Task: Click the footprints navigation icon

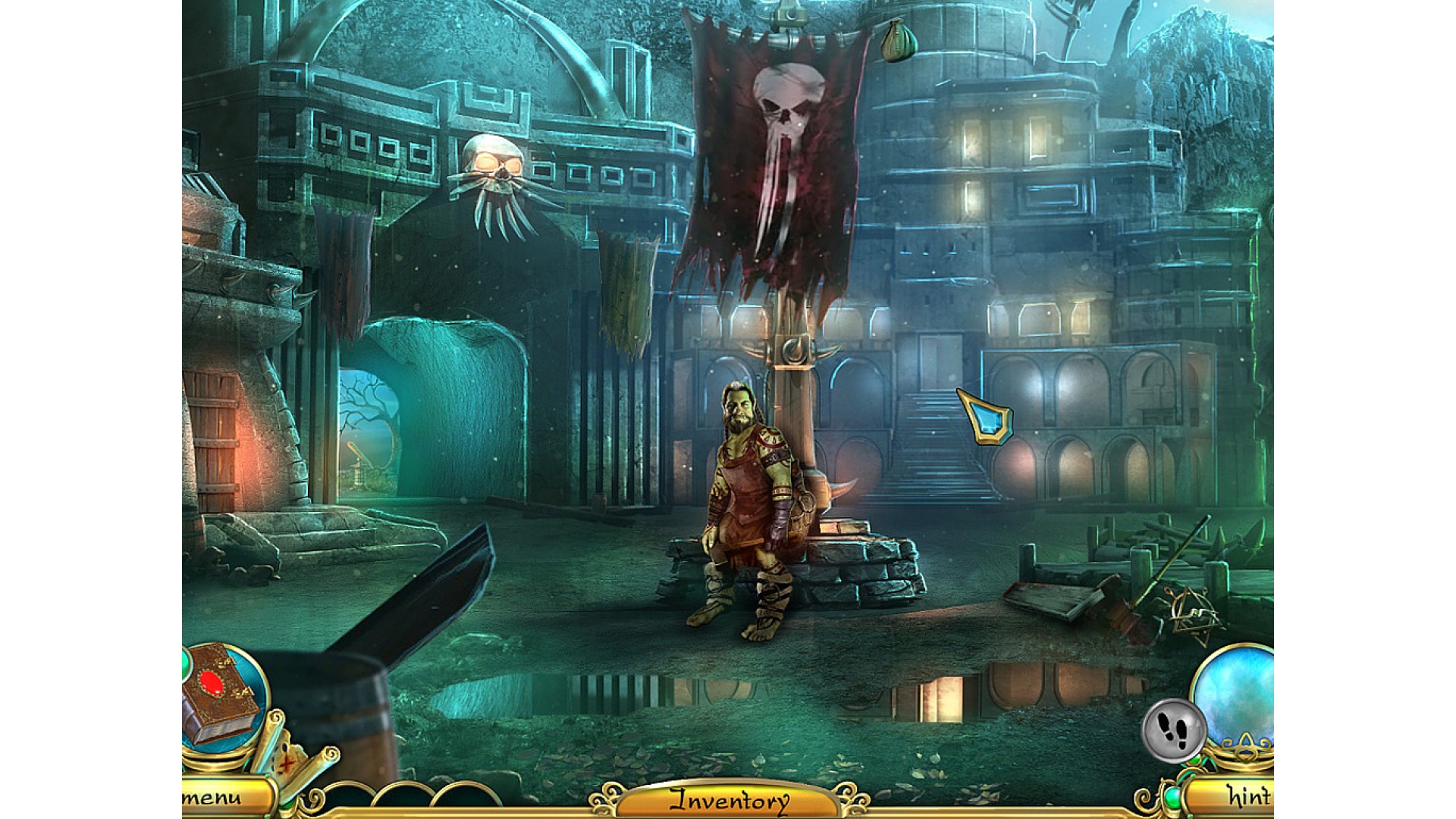Action: coord(1172,730)
